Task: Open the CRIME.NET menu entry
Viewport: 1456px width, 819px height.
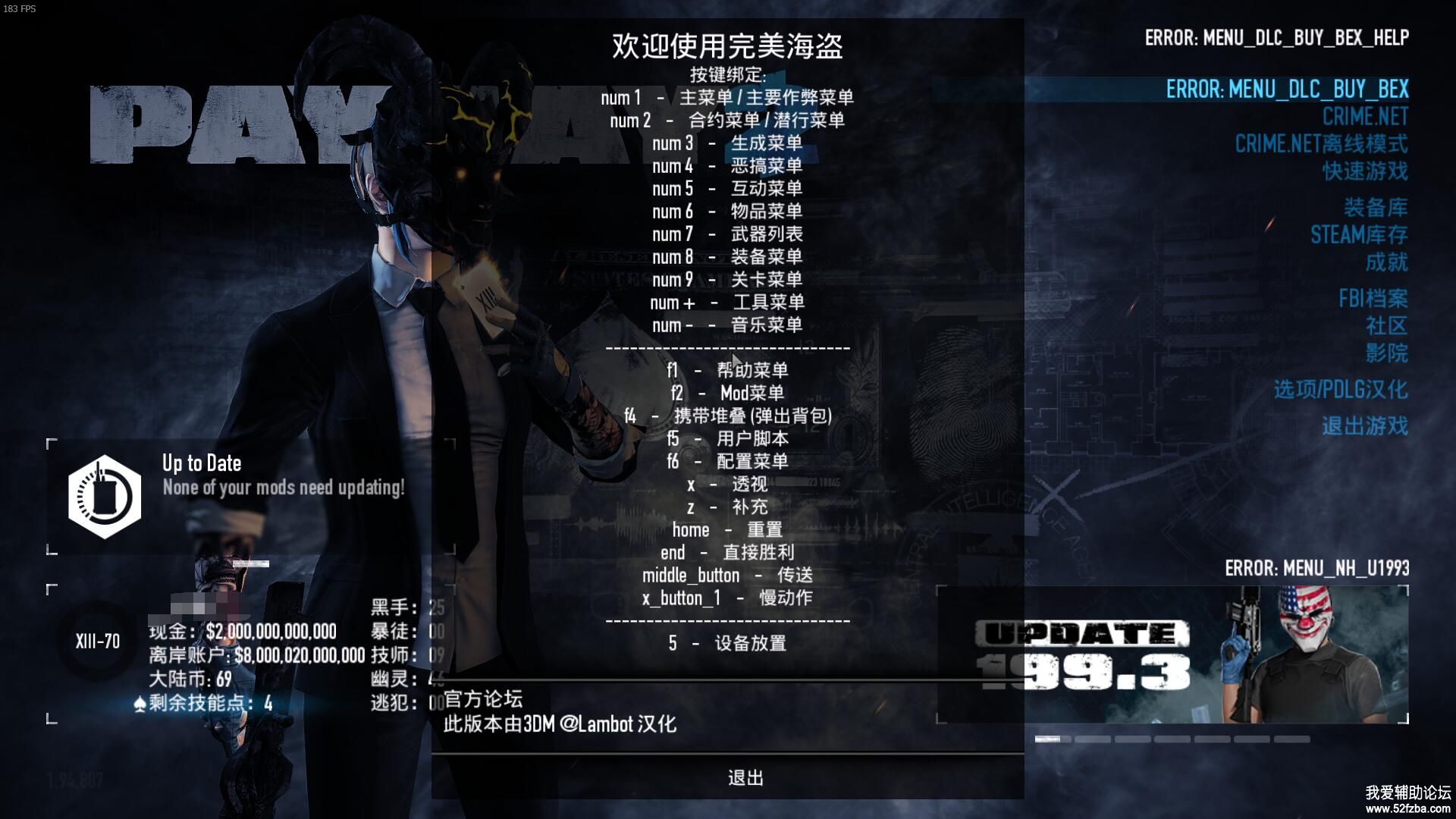Action: click(1365, 117)
